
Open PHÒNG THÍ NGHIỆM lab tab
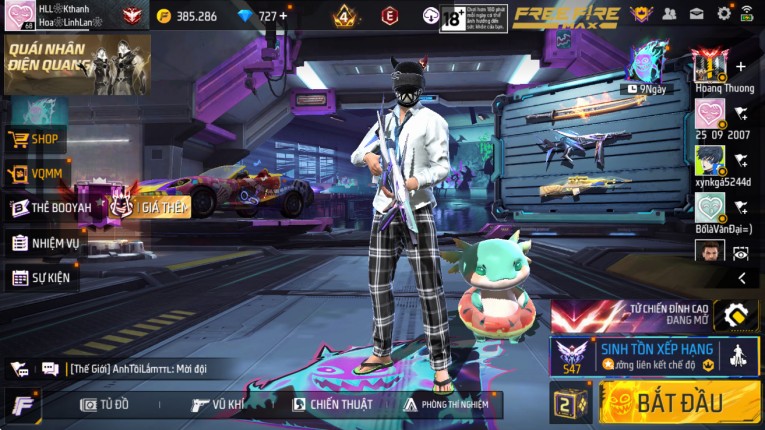coord(446,404)
